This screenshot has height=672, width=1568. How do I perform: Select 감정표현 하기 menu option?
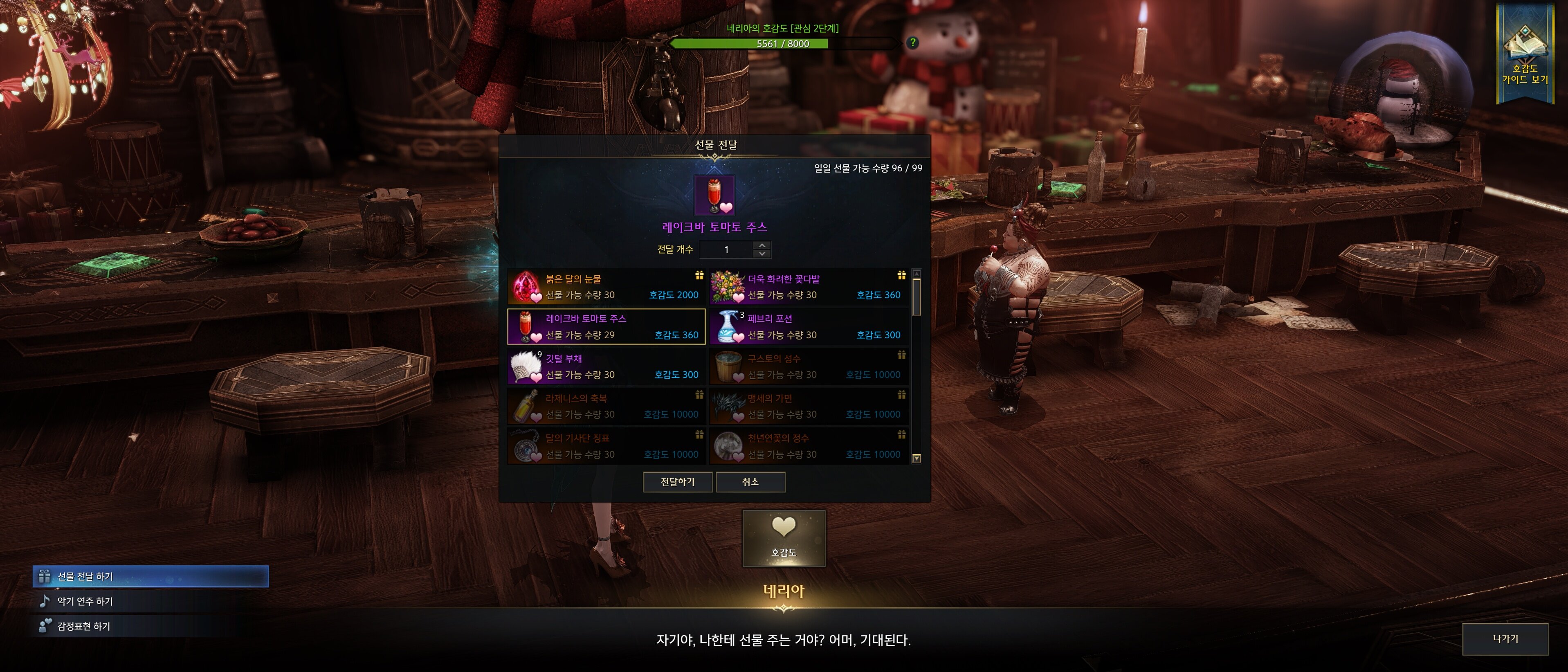click(84, 626)
